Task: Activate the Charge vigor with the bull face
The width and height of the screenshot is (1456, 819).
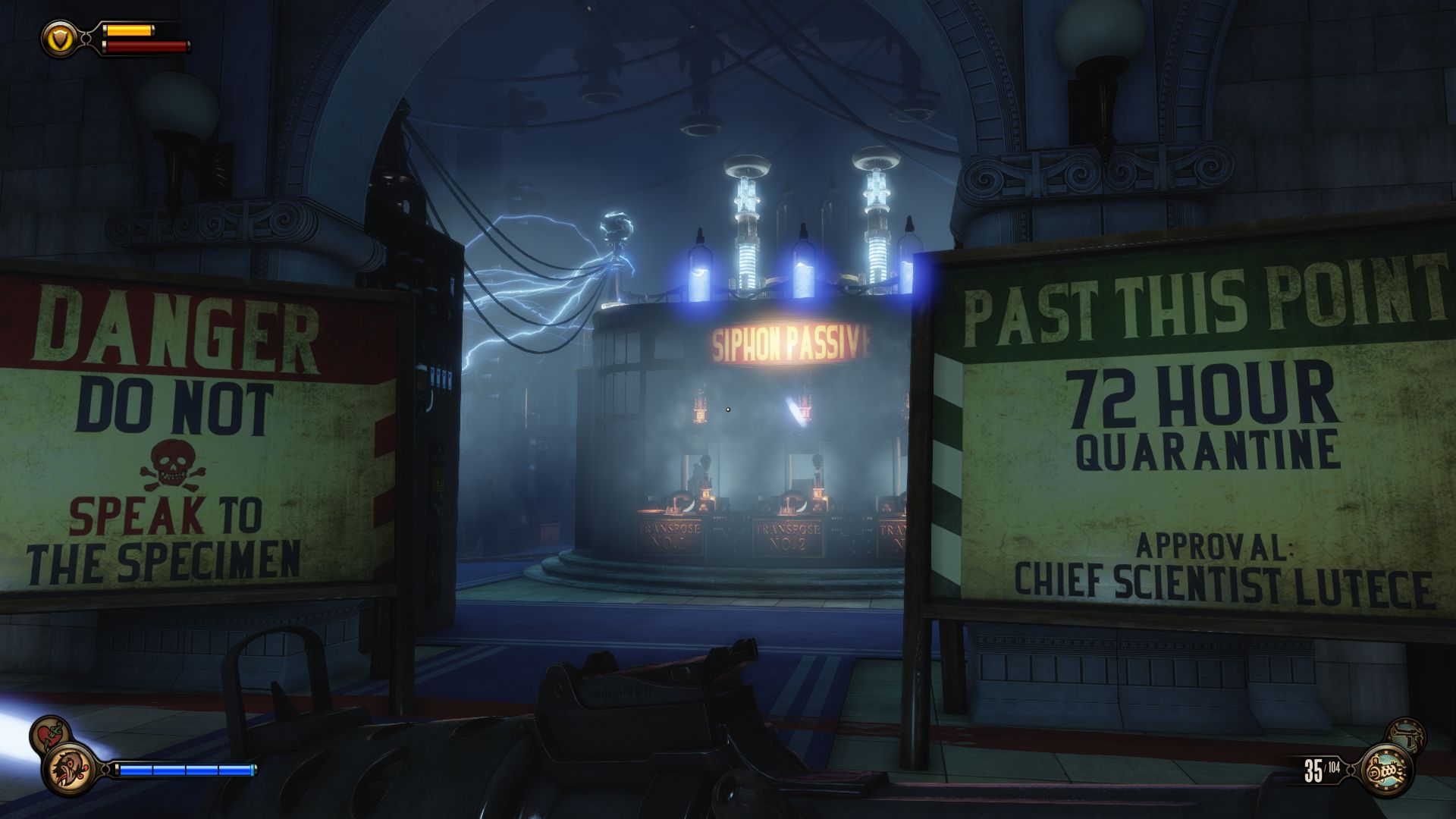Action: click(x=69, y=767)
